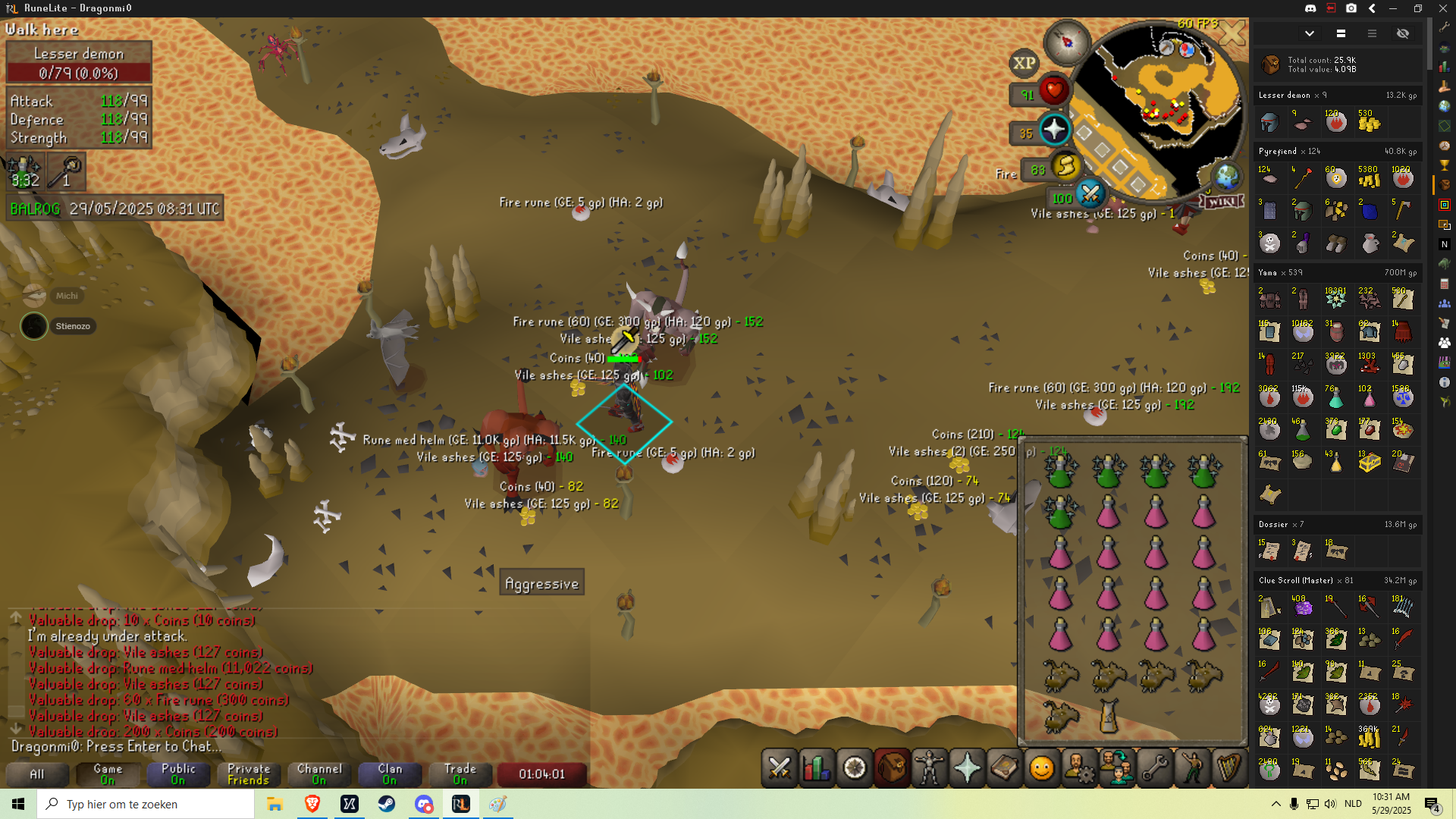Toggle the XP drops button
This screenshot has width=1456, height=819.
(x=1024, y=64)
